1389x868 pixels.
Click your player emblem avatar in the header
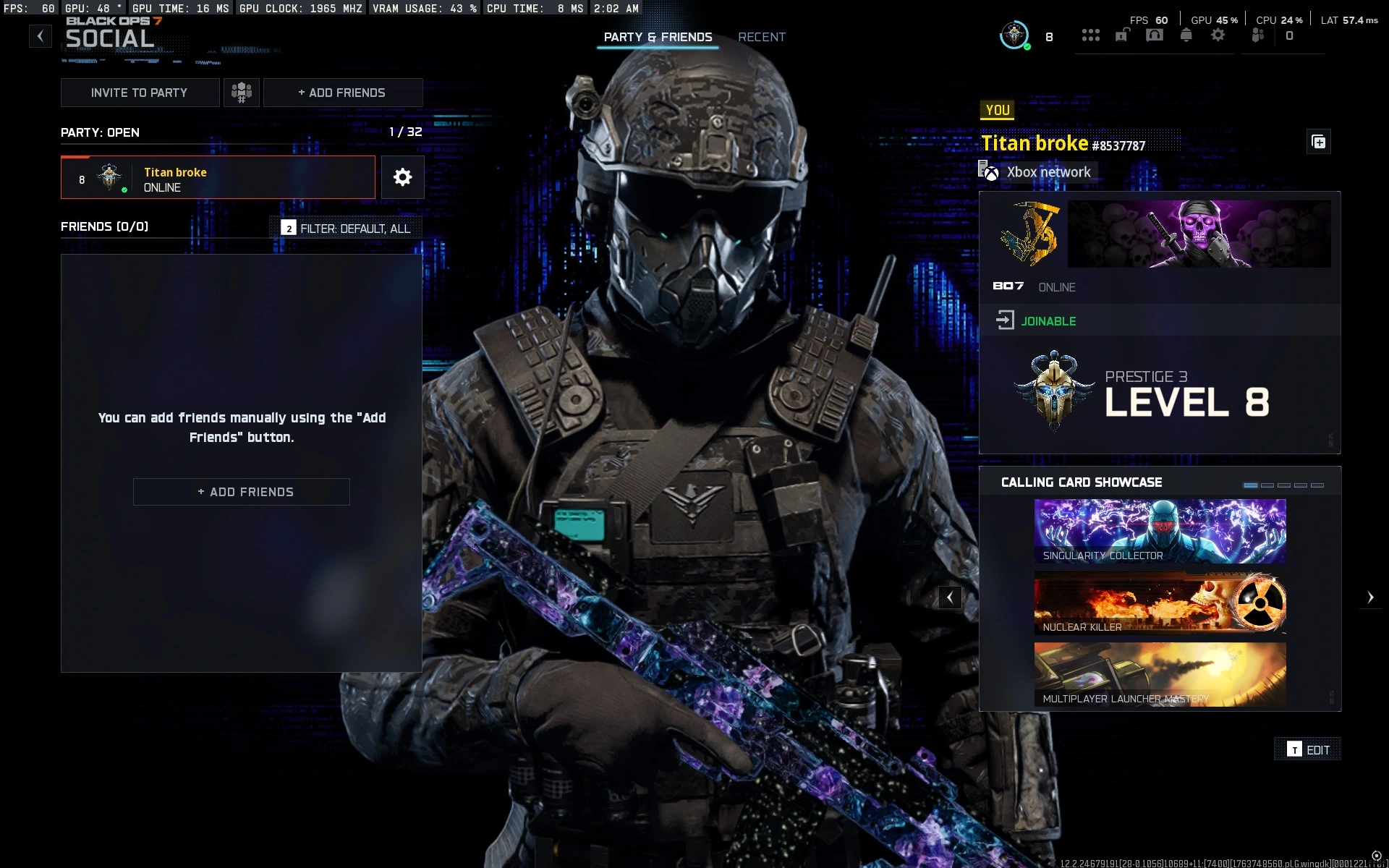point(1013,35)
